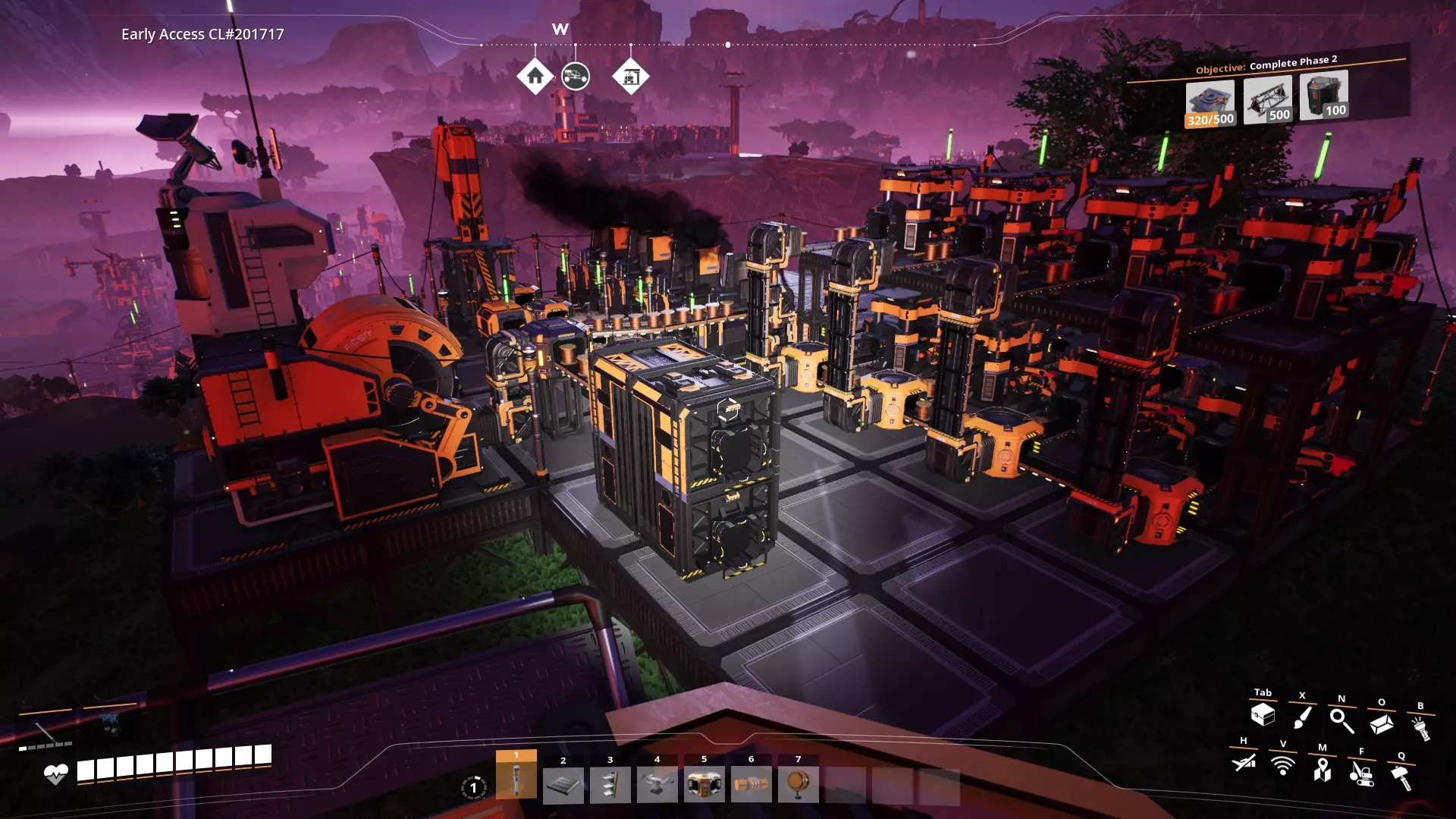
Task: Click the airplane hover mode icon
Action: [x=1244, y=762]
